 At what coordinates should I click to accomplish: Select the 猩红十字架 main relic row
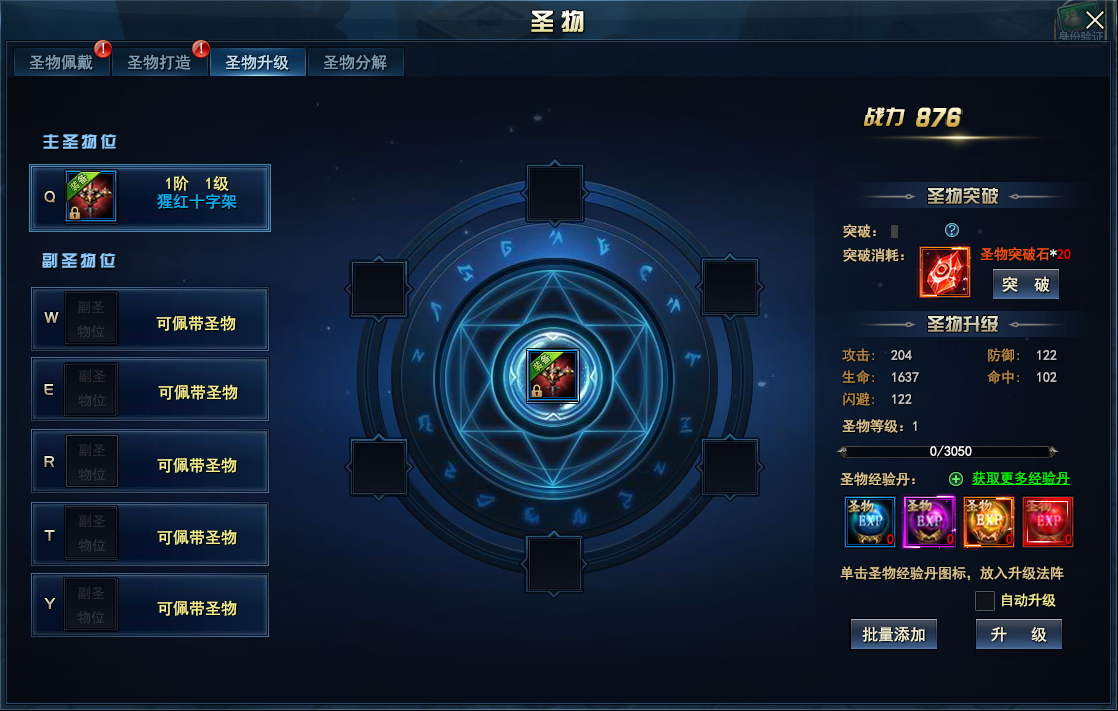pyautogui.click(x=150, y=197)
